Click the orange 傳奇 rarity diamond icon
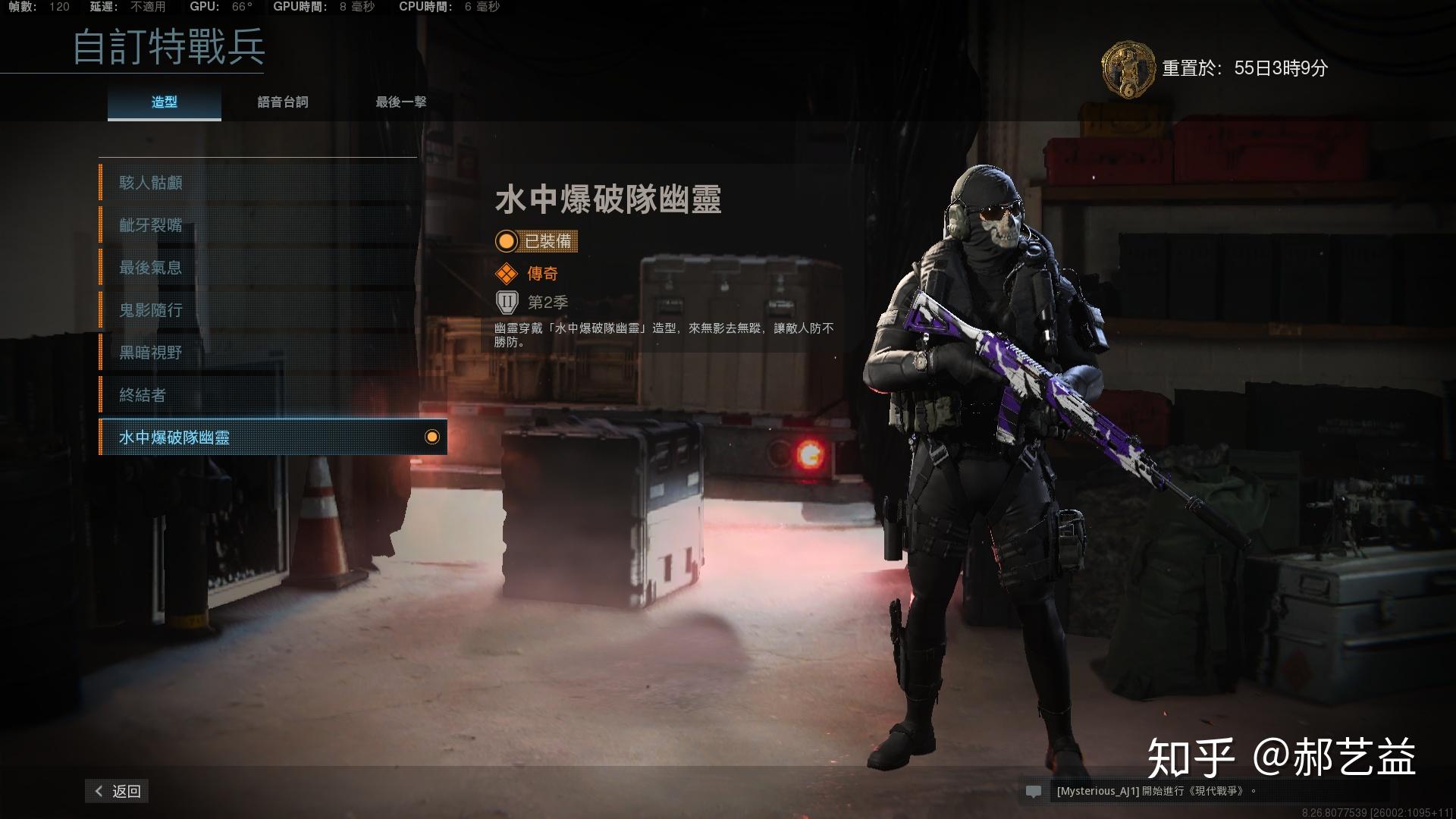The width and height of the screenshot is (1456, 819). point(506,273)
